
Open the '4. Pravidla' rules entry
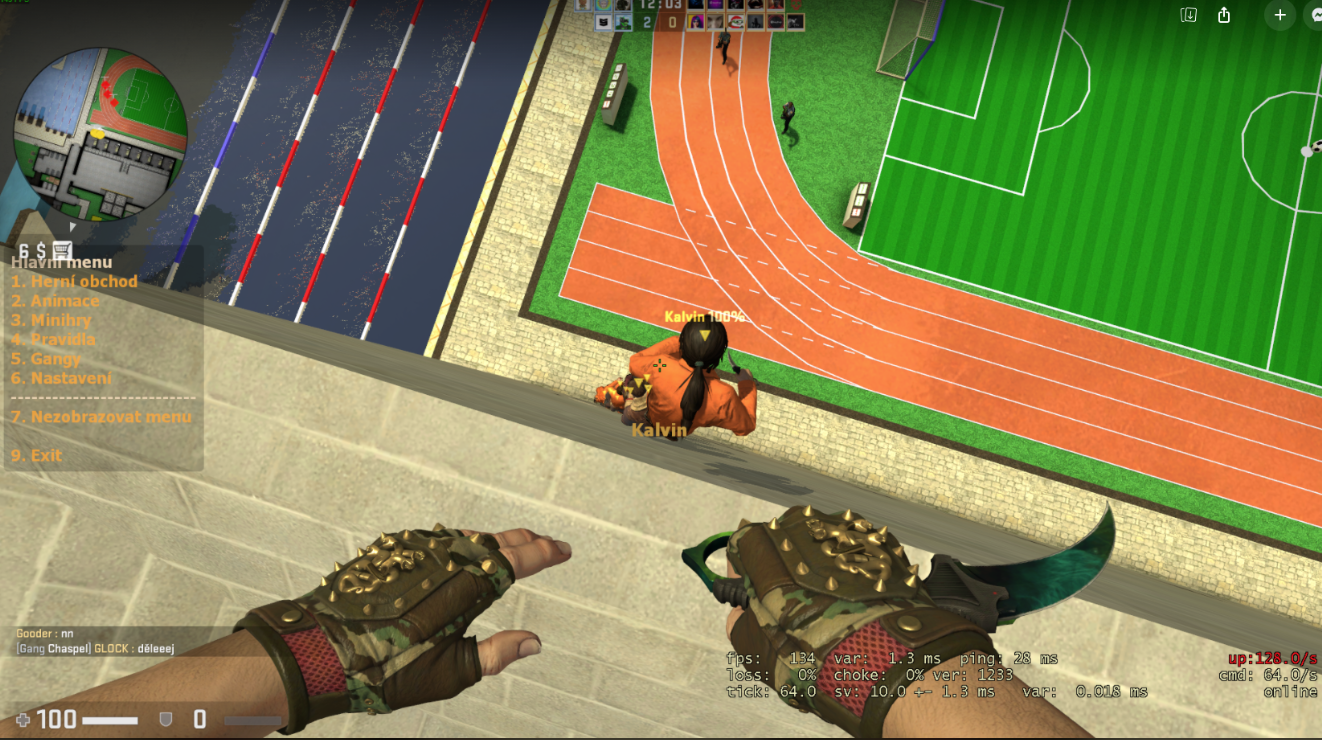pos(55,339)
